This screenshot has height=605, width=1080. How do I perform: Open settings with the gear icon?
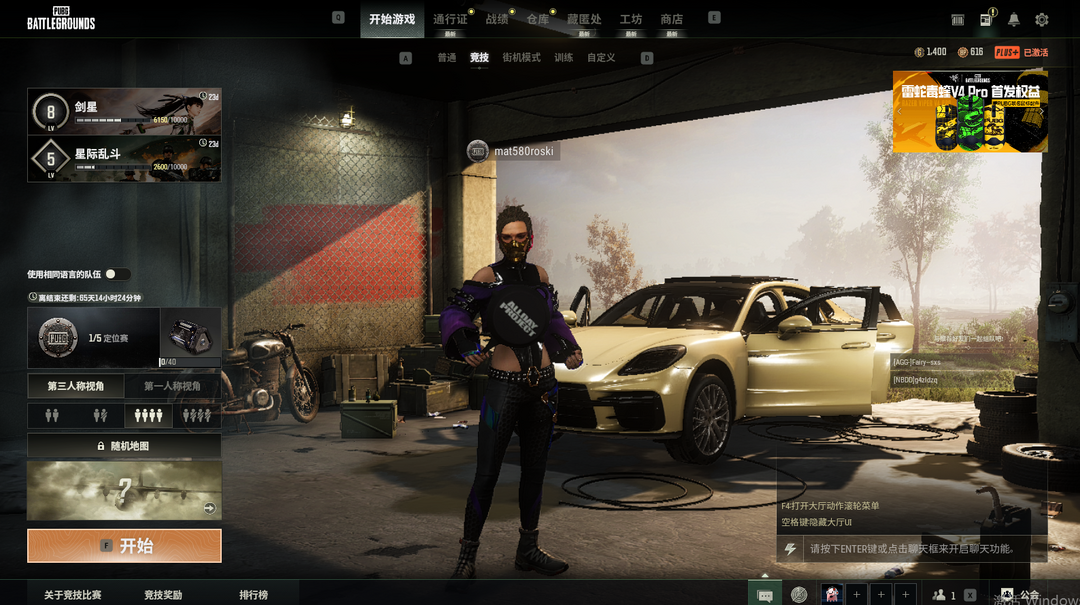point(1042,20)
